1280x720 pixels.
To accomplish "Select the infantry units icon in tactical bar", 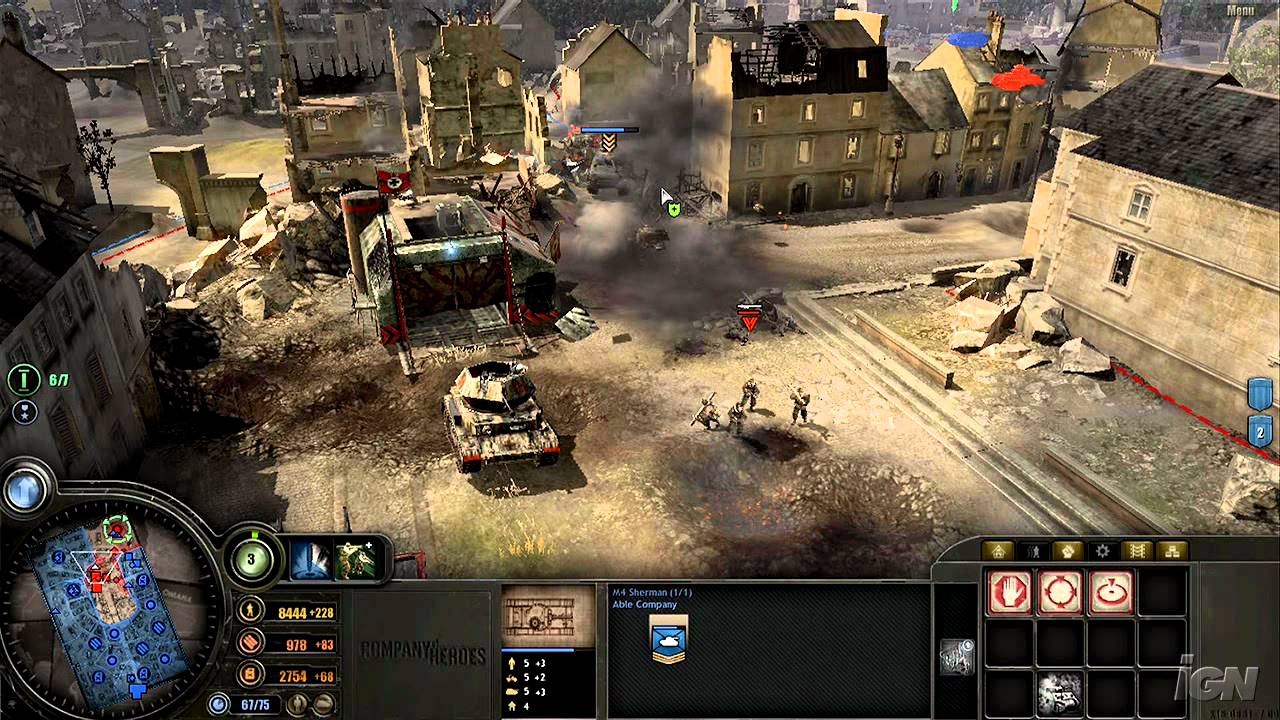I will pos(1034,550).
